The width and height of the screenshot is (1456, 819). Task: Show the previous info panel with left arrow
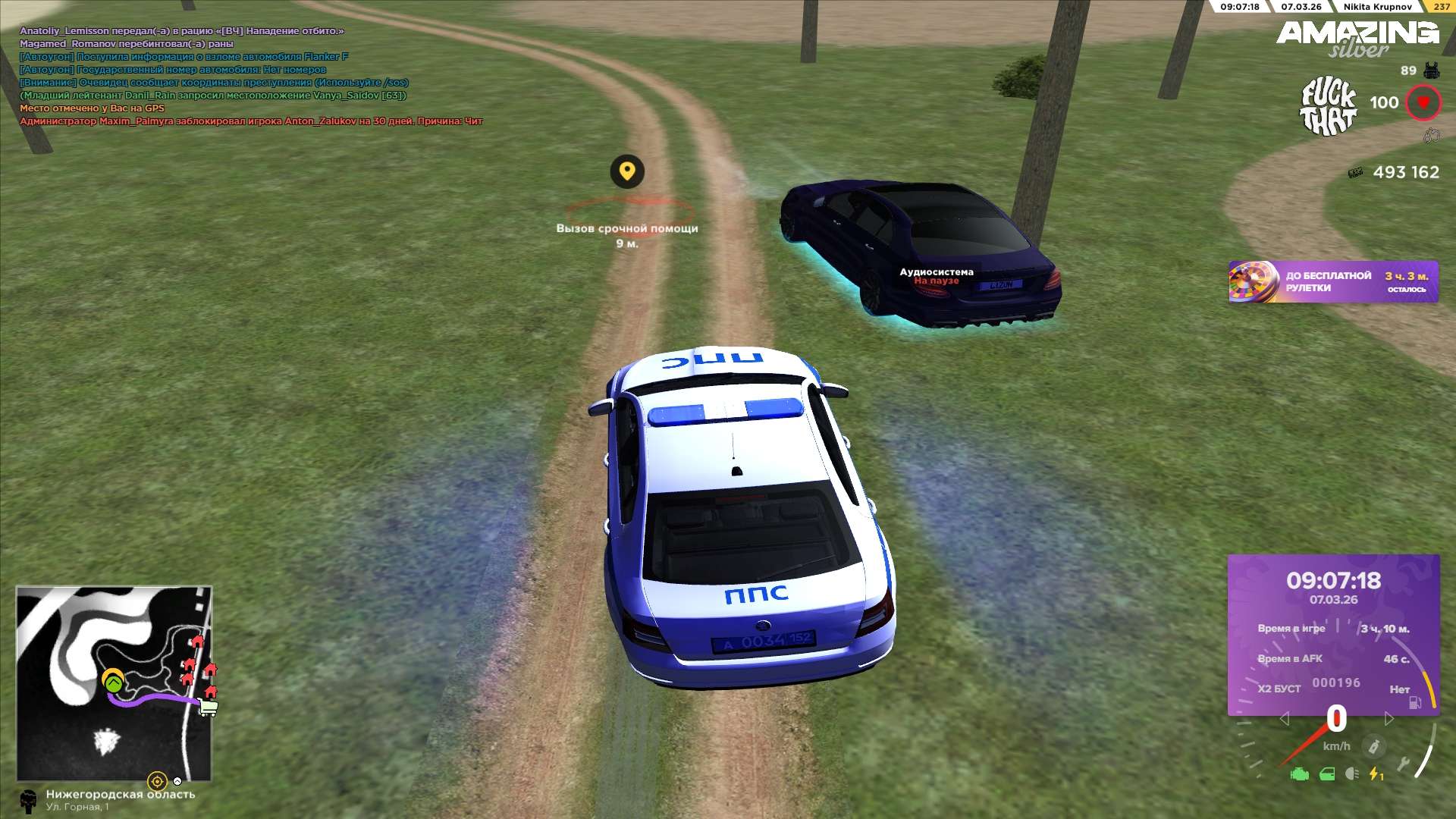click(1284, 718)
